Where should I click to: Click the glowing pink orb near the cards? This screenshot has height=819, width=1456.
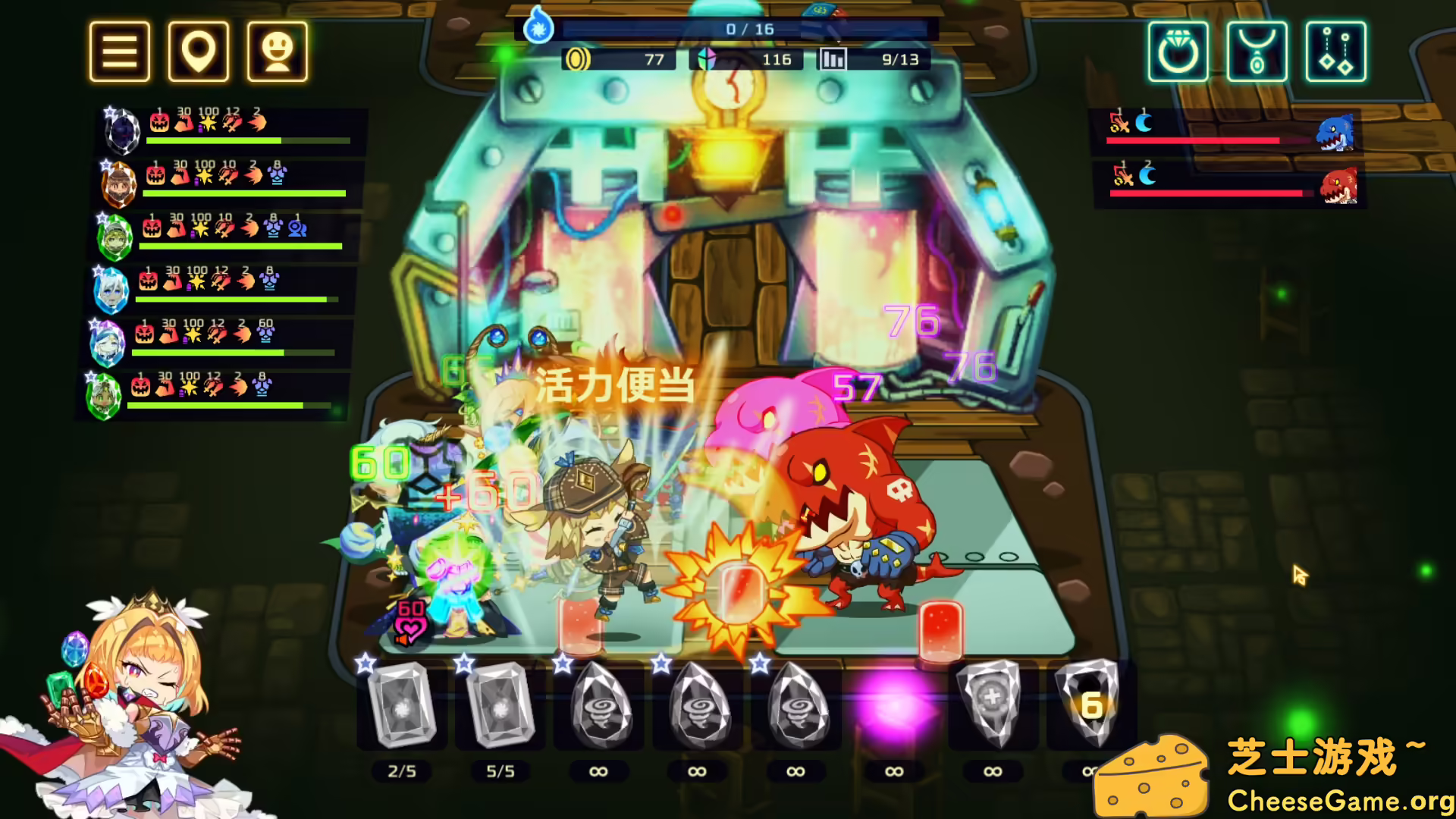tap(893, 707)
